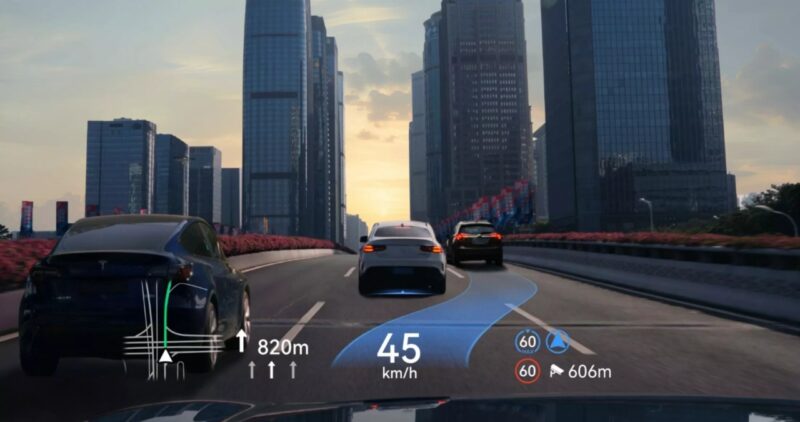The height and width of the screenshot is (422, 800).
Task: Click the red 60 speed limit sign
Action: 527,371
